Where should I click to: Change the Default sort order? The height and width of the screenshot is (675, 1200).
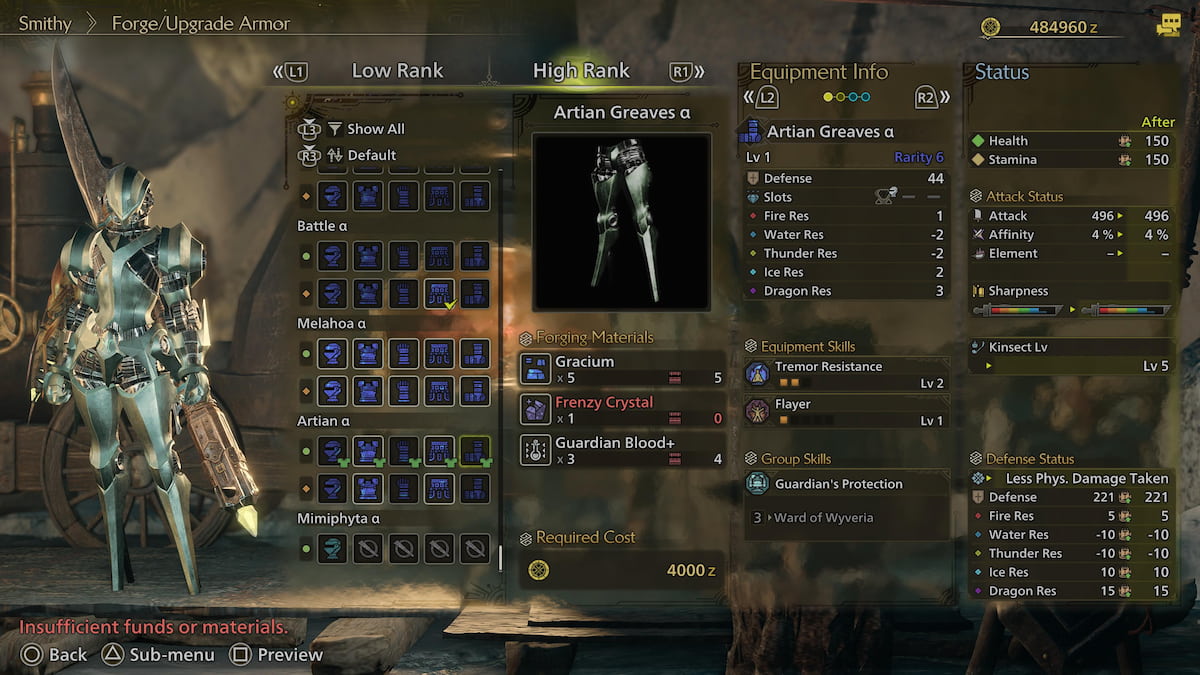[x=371, y=155]
